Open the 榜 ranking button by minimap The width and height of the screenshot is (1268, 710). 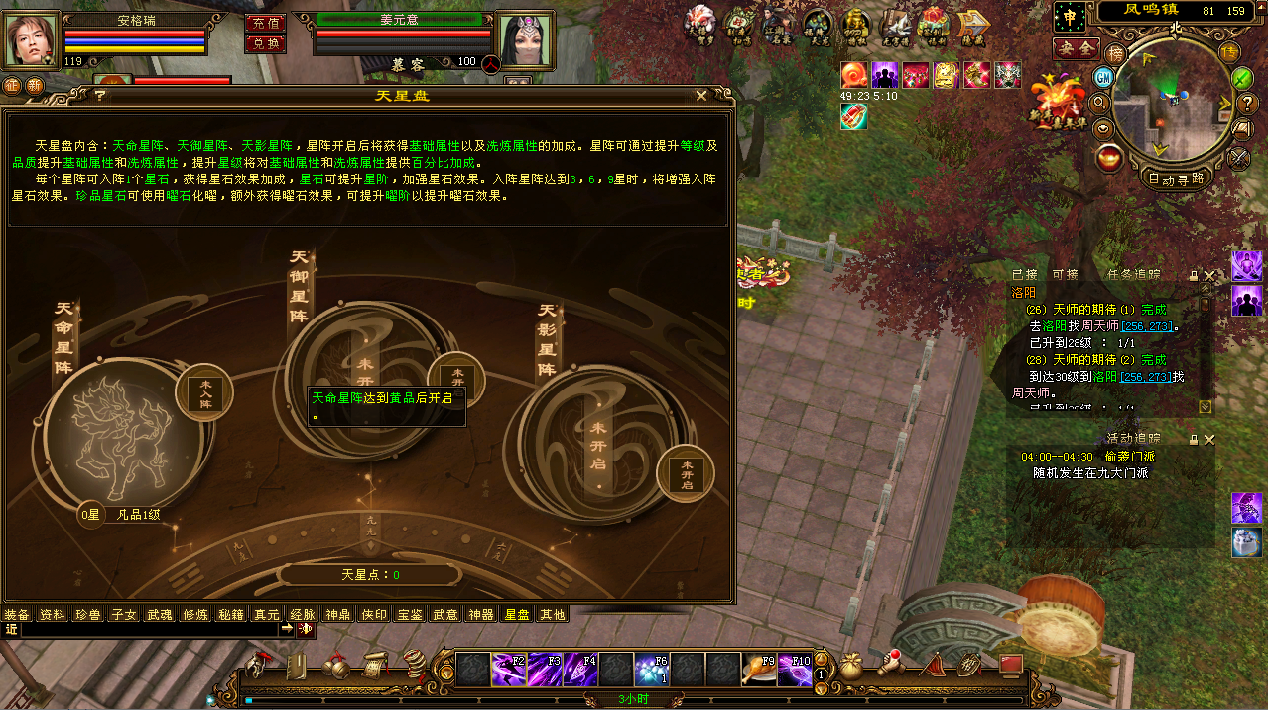pos(1115,52)
